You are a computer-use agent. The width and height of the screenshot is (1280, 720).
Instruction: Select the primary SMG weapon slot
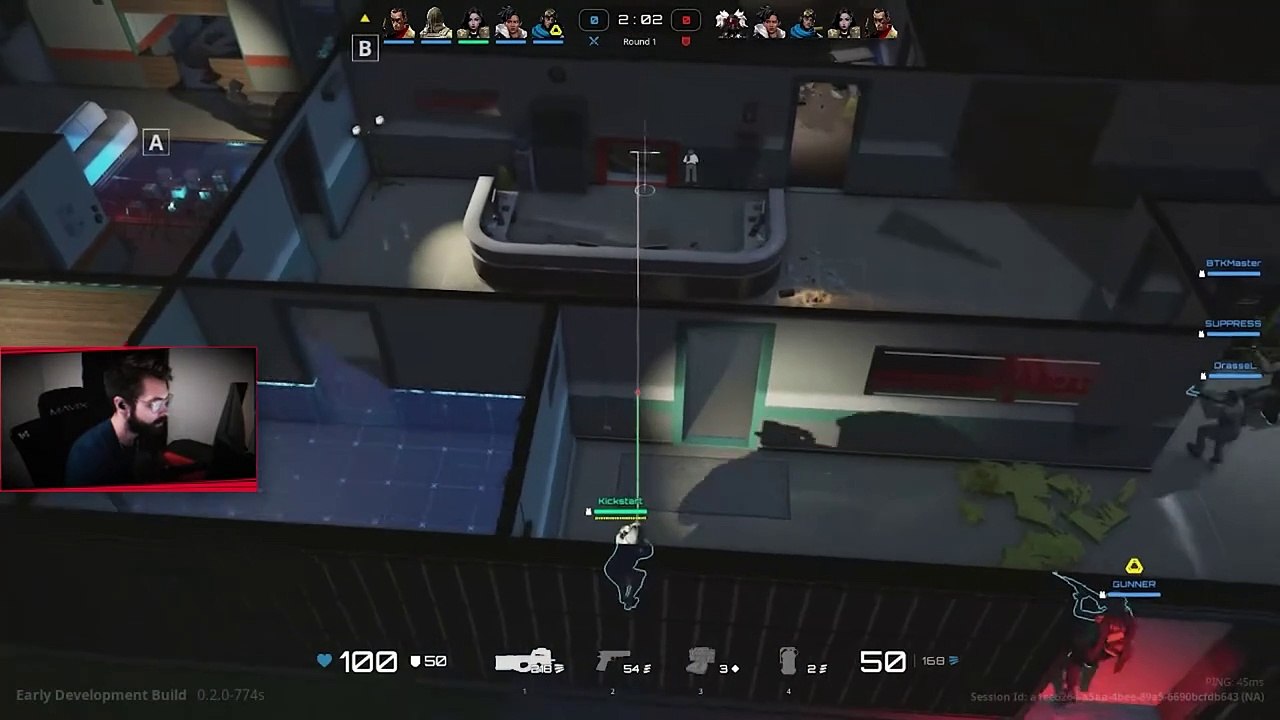524,662
